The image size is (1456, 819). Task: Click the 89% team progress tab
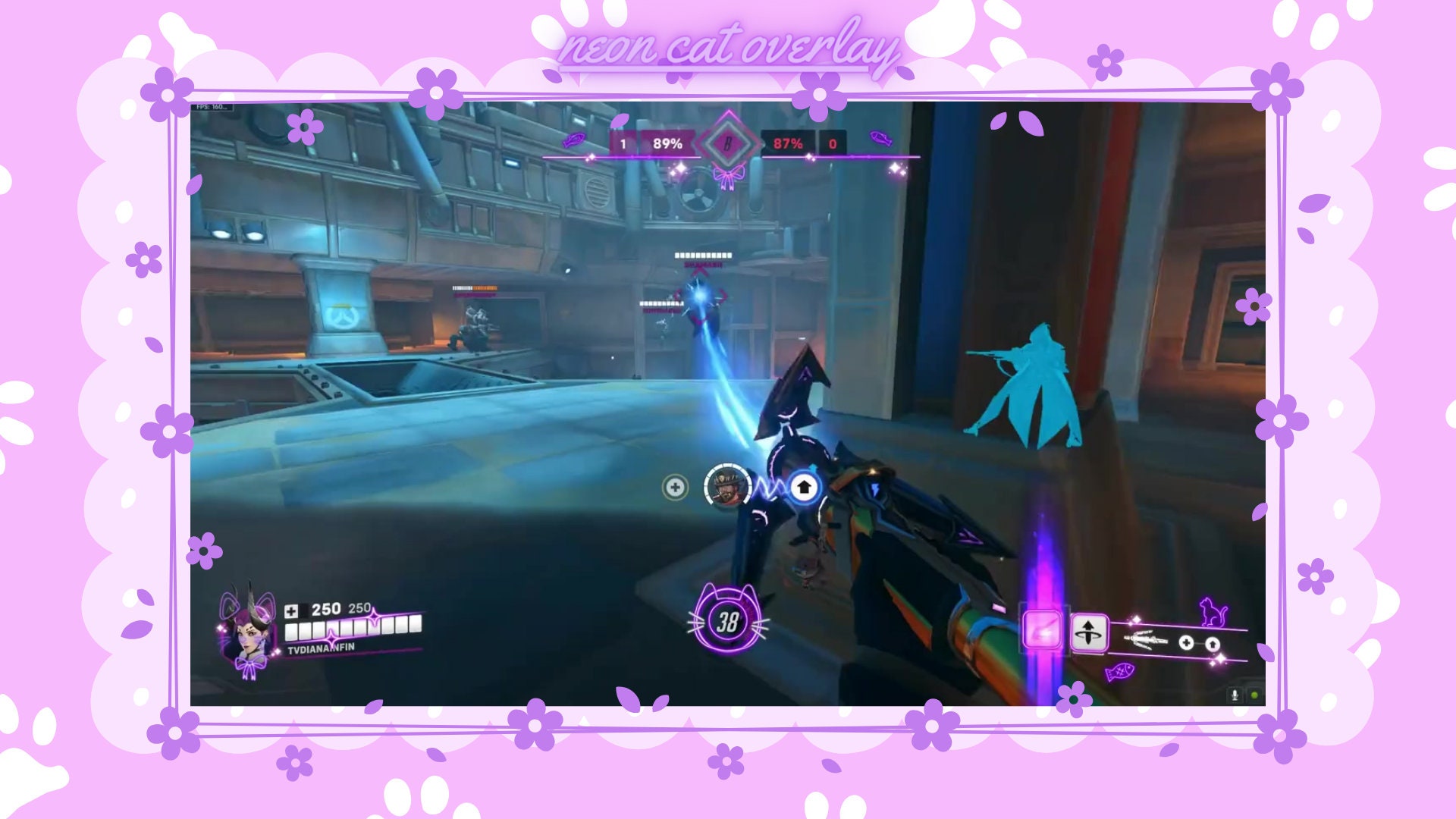(665, 141)
